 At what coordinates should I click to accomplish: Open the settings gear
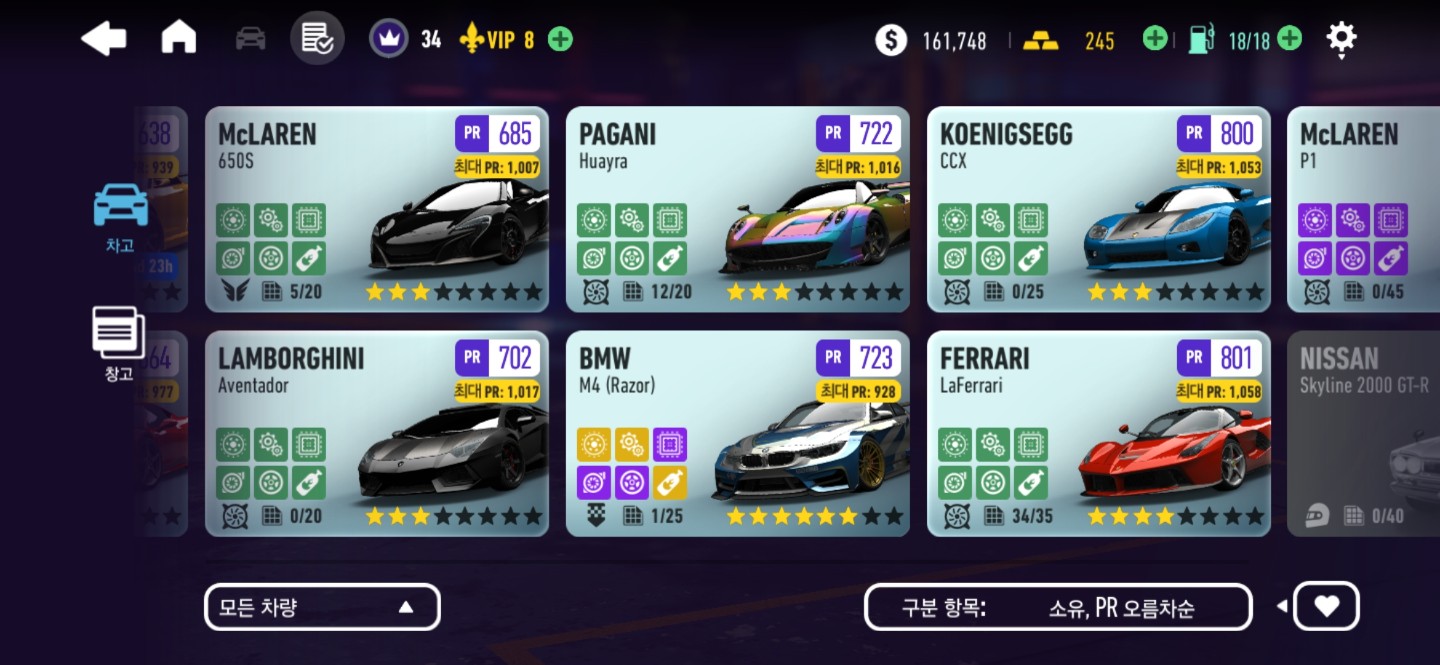1341,39
